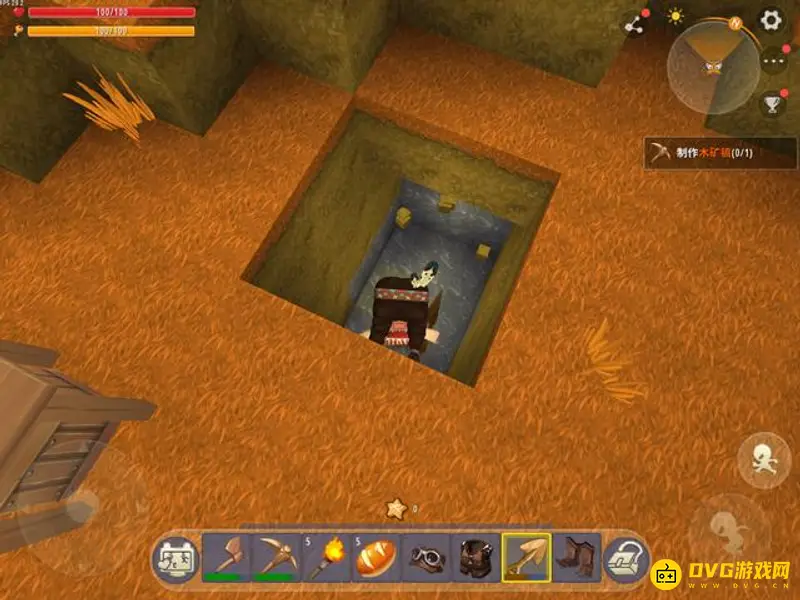Open the three-dots more options button
This screenshot has width=800, height=600.
point(774,61)
